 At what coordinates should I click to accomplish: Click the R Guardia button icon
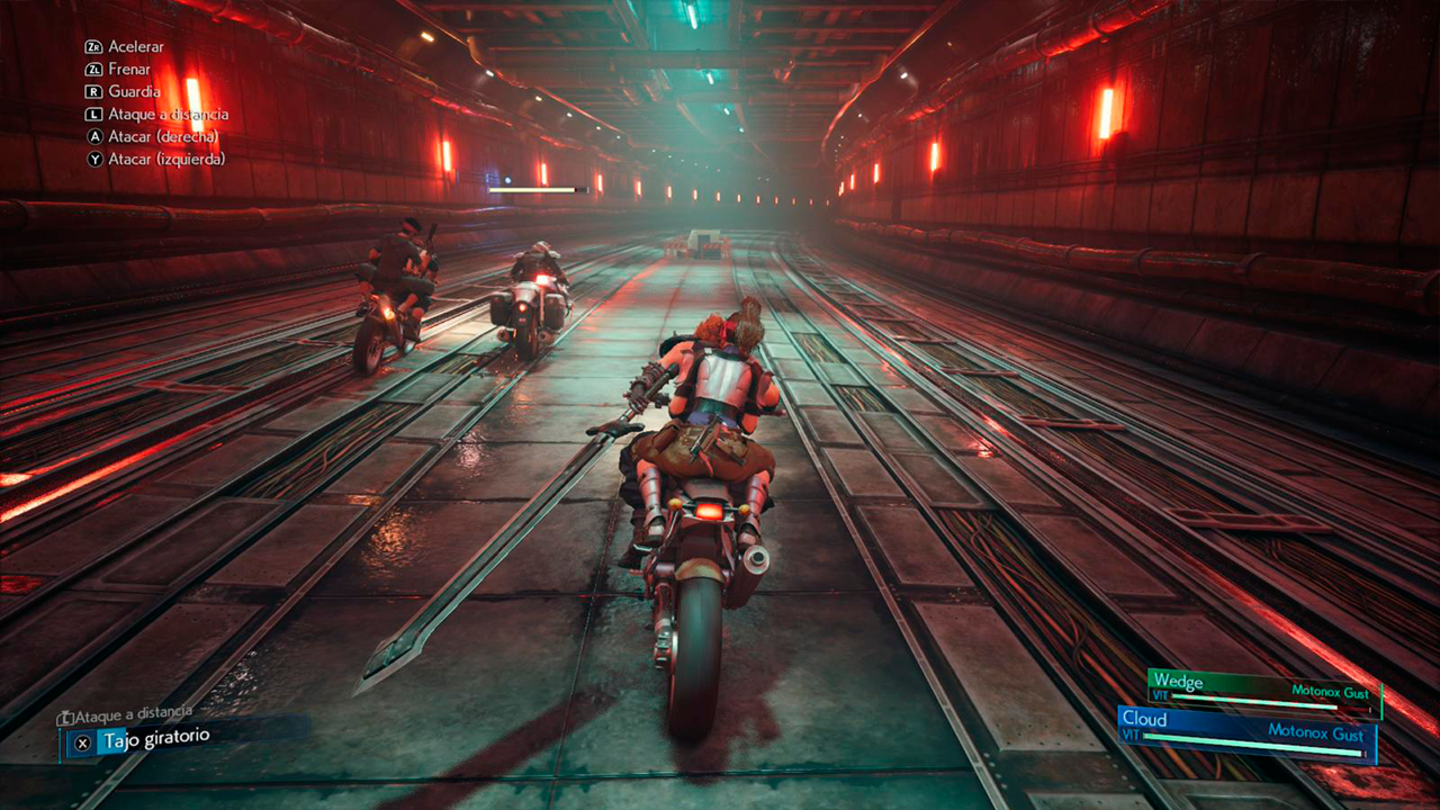(94, 92)
